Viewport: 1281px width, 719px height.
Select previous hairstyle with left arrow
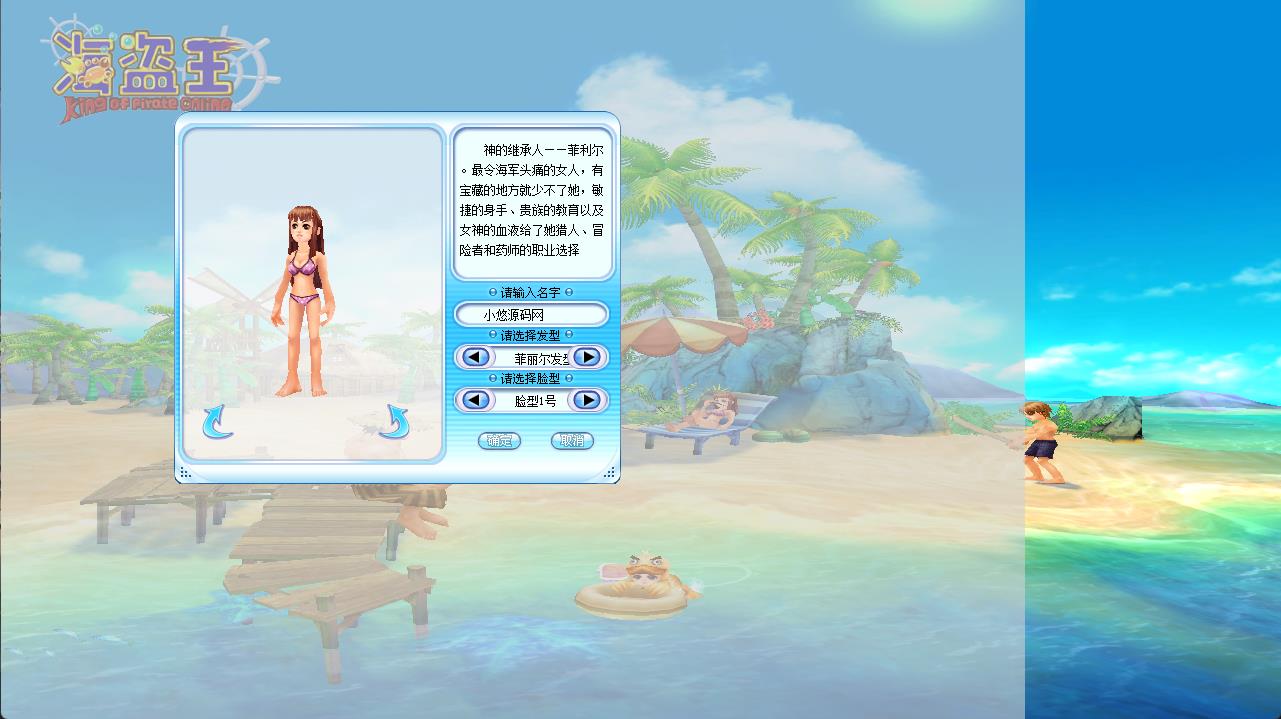coord(476,357)
